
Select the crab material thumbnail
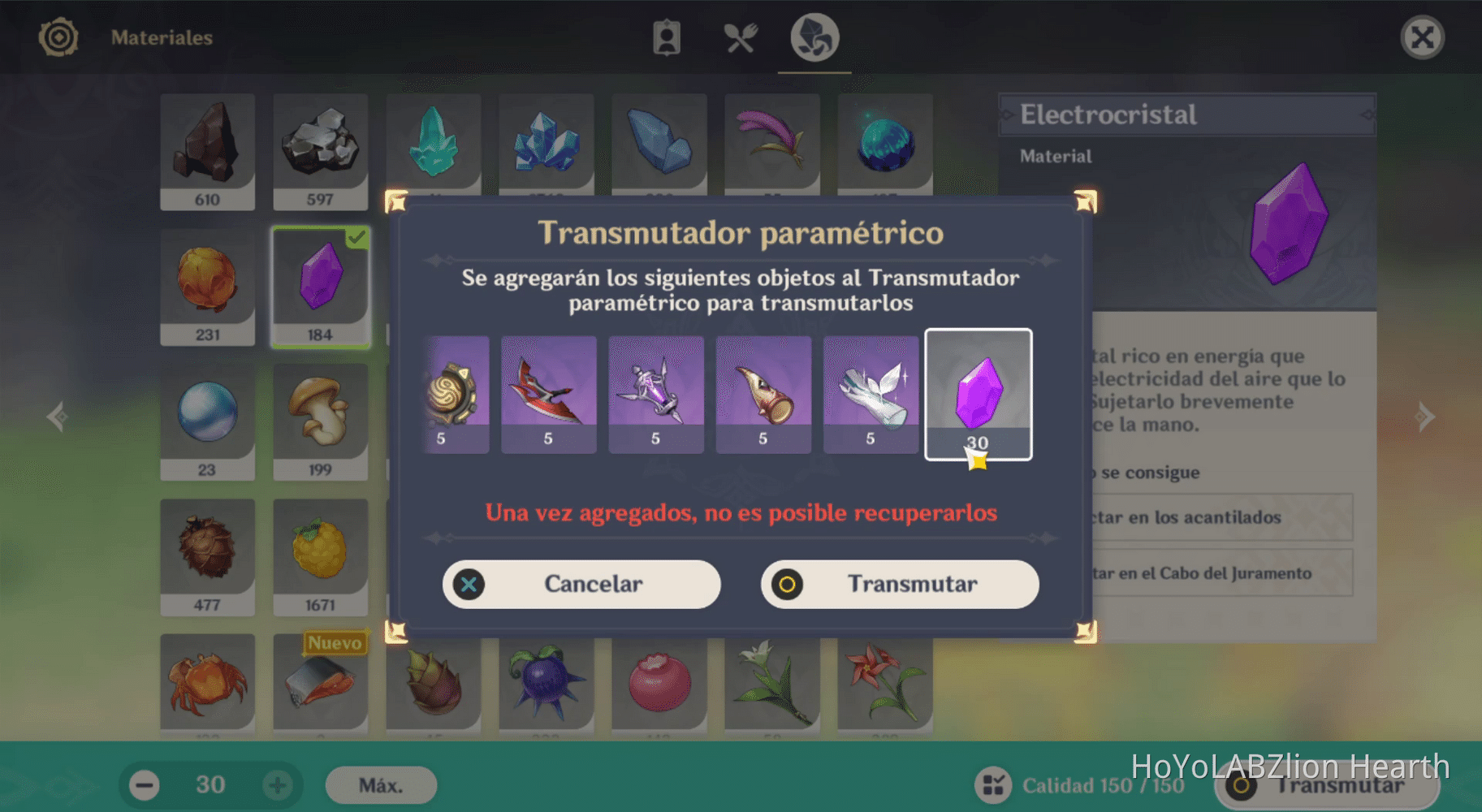point(208,686)
